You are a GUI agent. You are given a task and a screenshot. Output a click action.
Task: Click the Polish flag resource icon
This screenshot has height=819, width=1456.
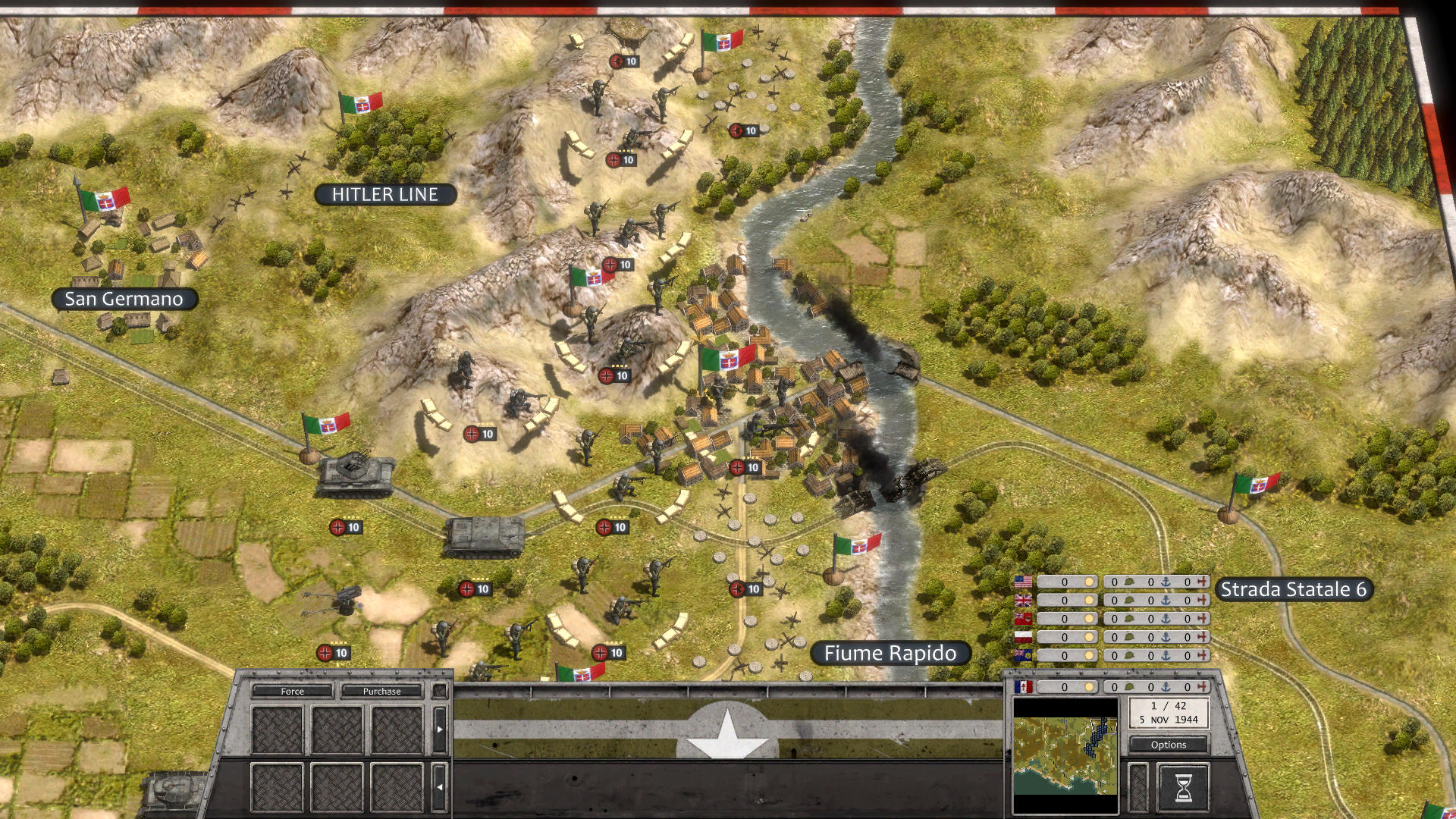1022,636
